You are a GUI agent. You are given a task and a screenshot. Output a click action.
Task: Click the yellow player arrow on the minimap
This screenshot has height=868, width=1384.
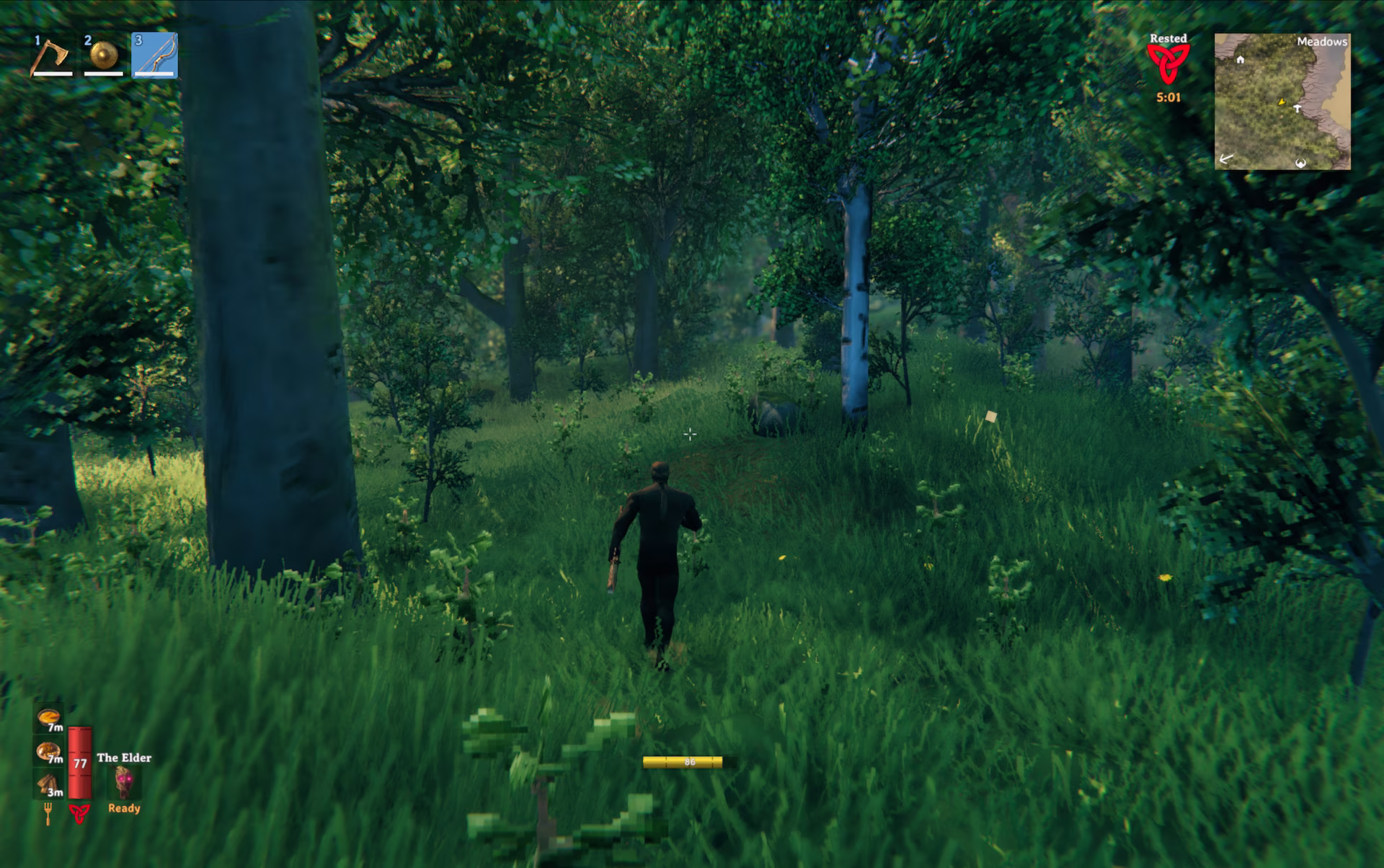pos(1282,102)
